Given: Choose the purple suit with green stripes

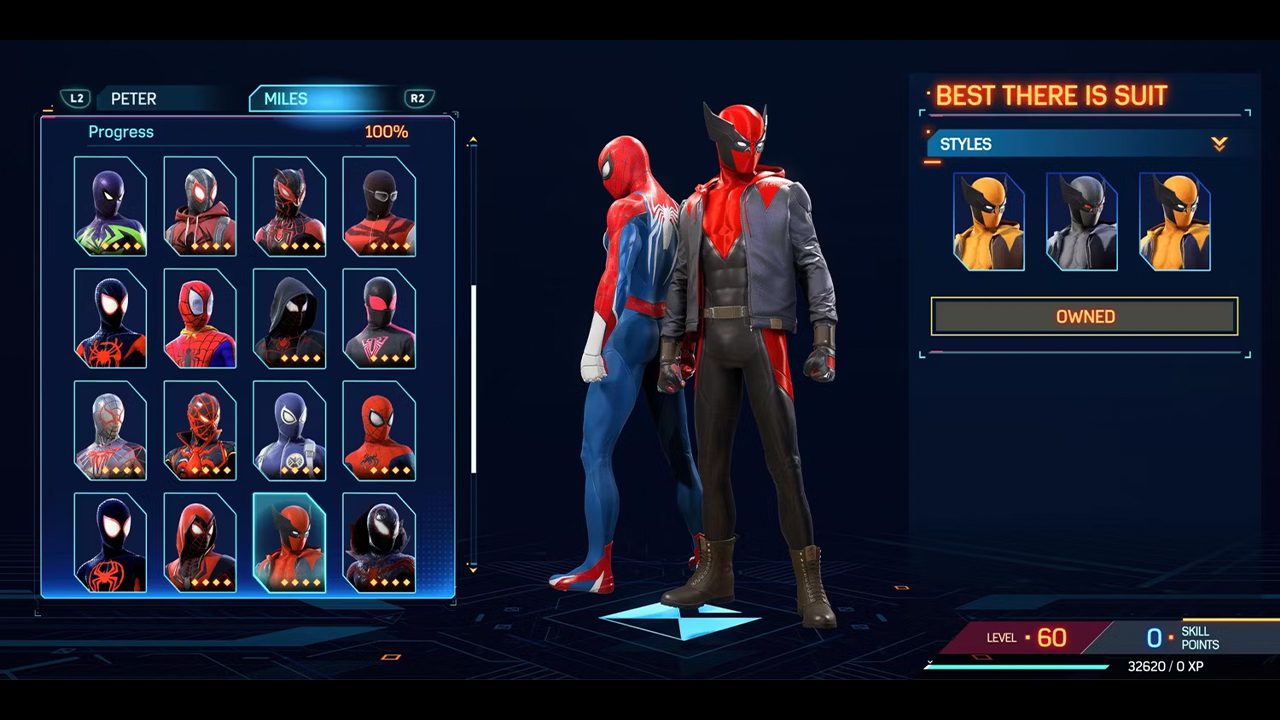Looking at the screenshot, I should tap(110, 206).
